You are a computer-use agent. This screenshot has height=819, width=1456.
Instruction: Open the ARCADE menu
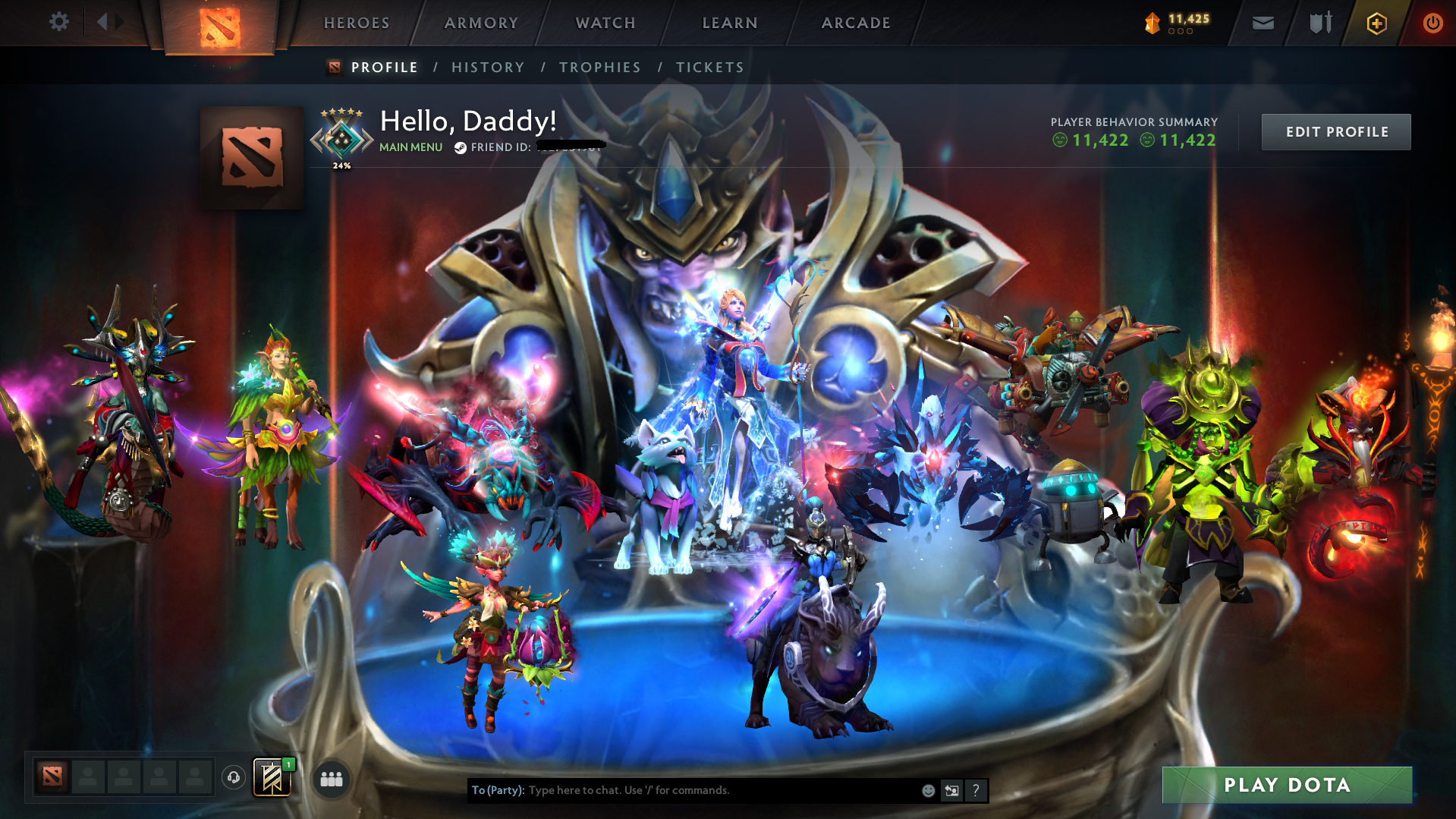[855, 23]
